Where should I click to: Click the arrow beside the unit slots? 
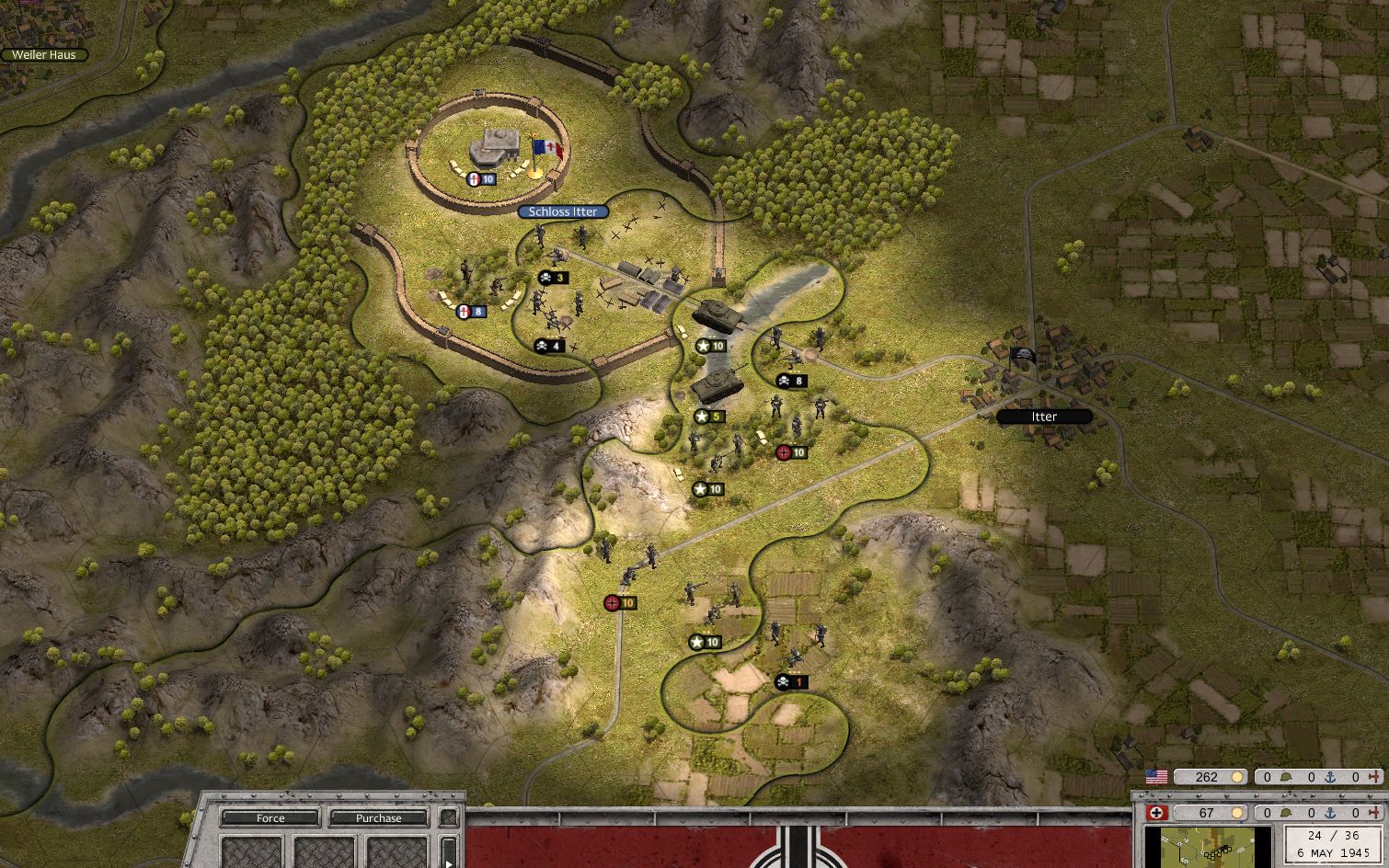[449, 851]
